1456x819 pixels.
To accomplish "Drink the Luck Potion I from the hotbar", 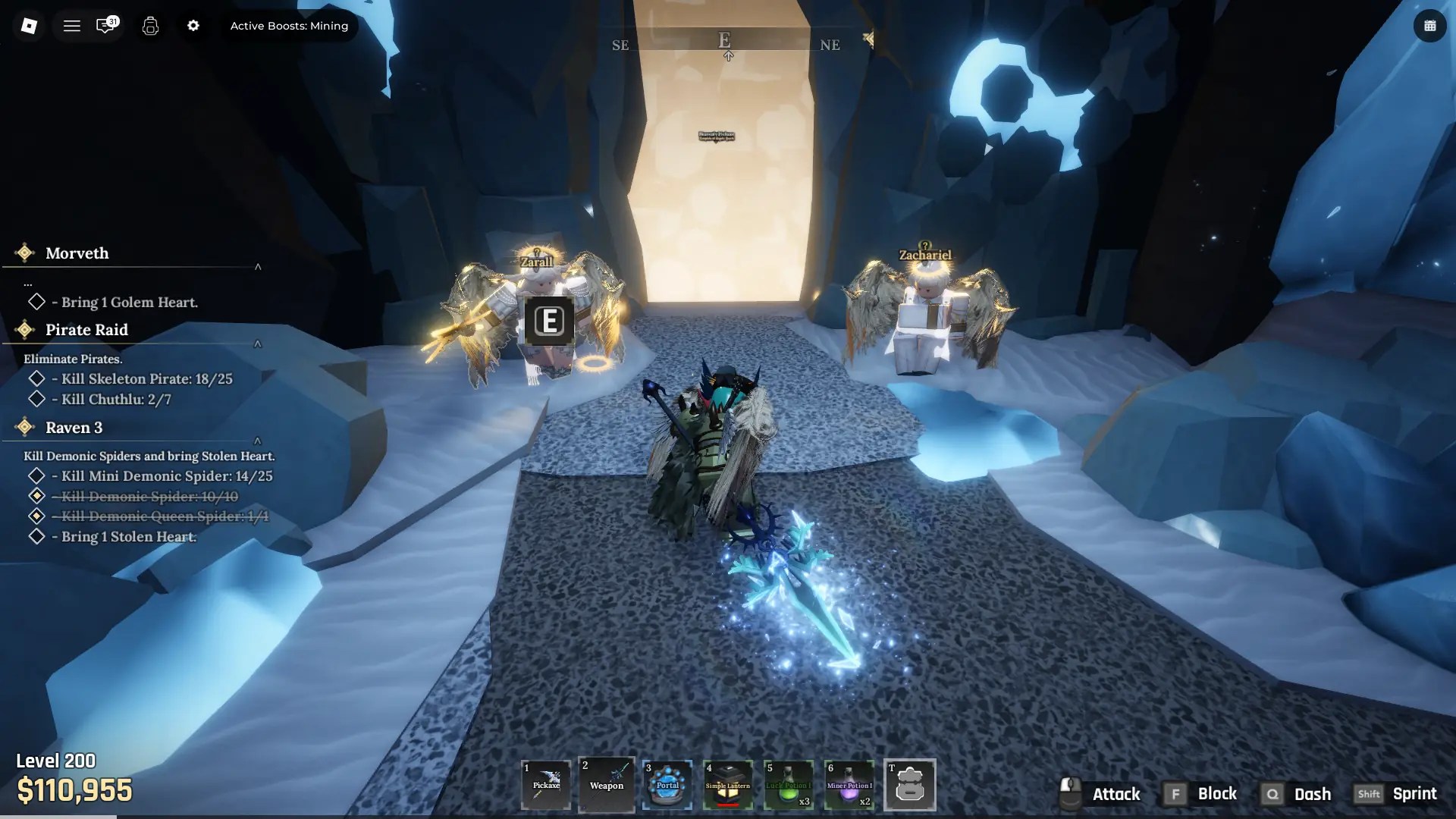I will coord(789,785).
